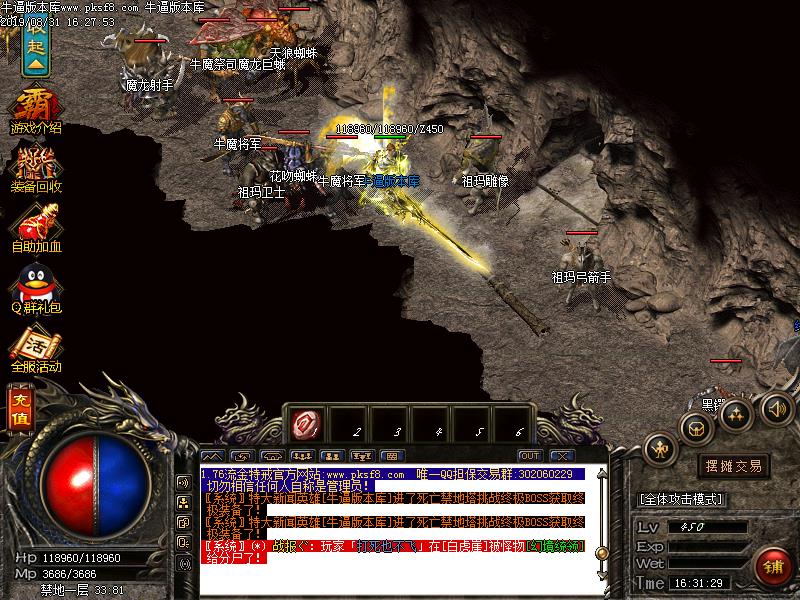Open the character panel round icon
The height and width of the screenshot is (600, 800).
[x=662, y=449]
